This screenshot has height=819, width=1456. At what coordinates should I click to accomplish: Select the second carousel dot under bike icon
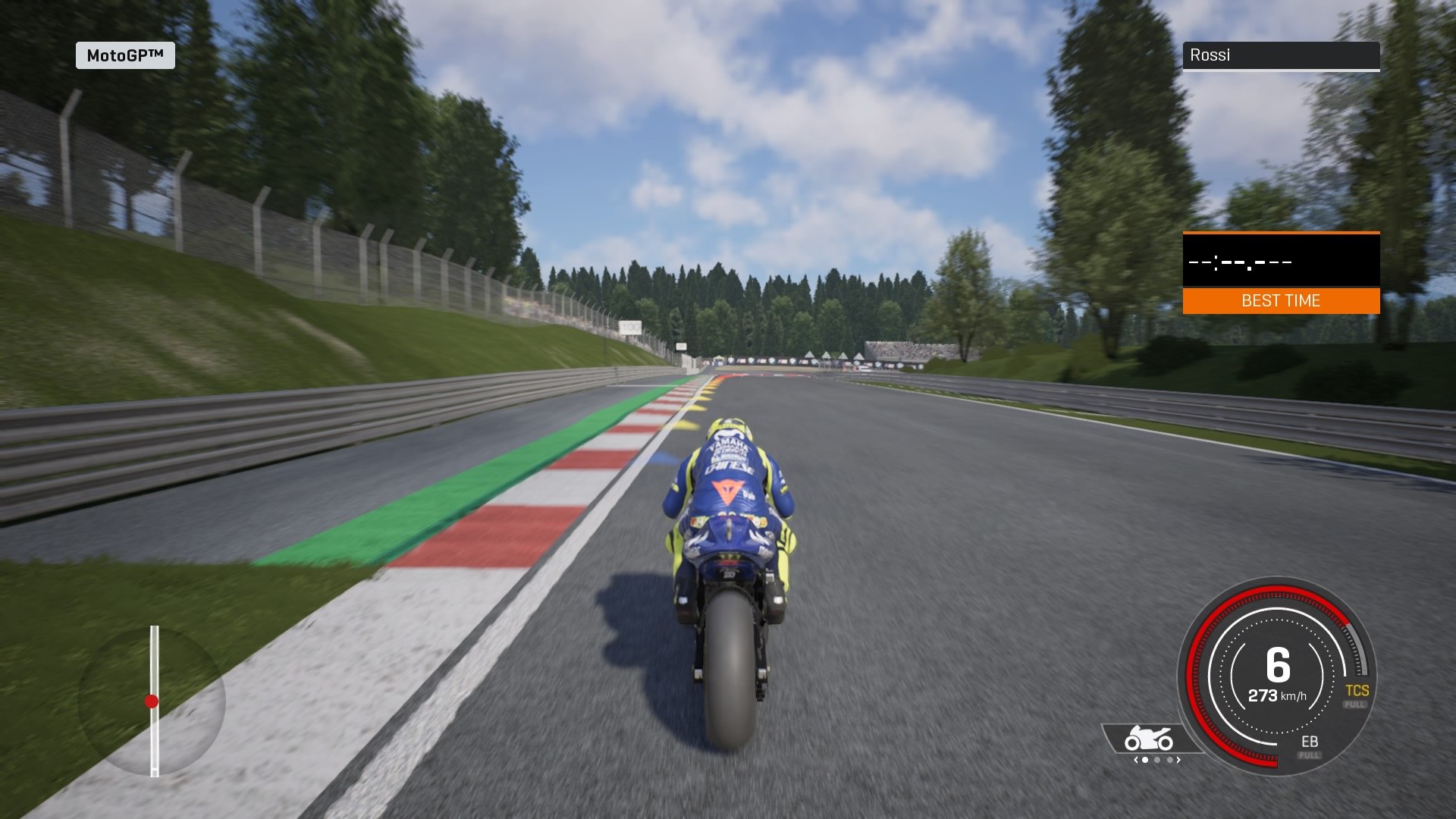pyautogui.click(x=1157, y=758)
